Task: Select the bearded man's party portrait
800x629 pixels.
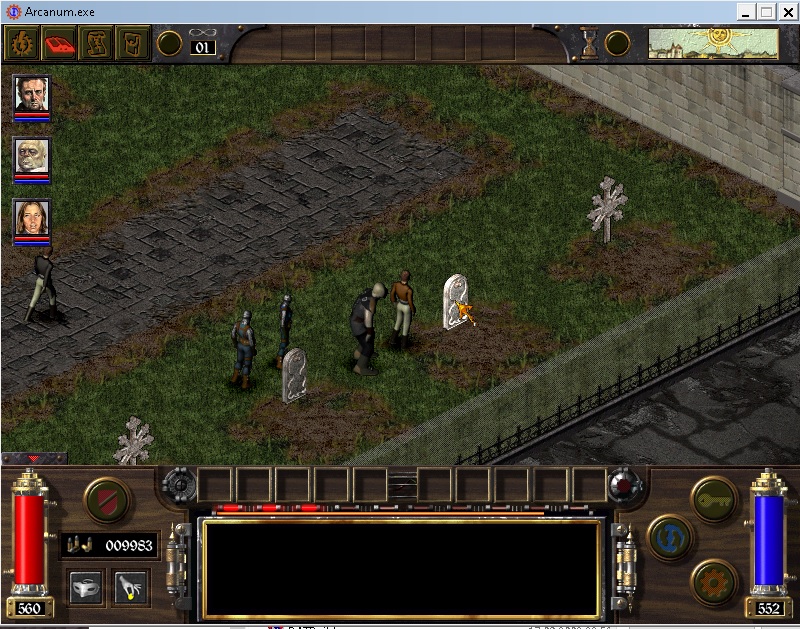Action: (32, 93)
